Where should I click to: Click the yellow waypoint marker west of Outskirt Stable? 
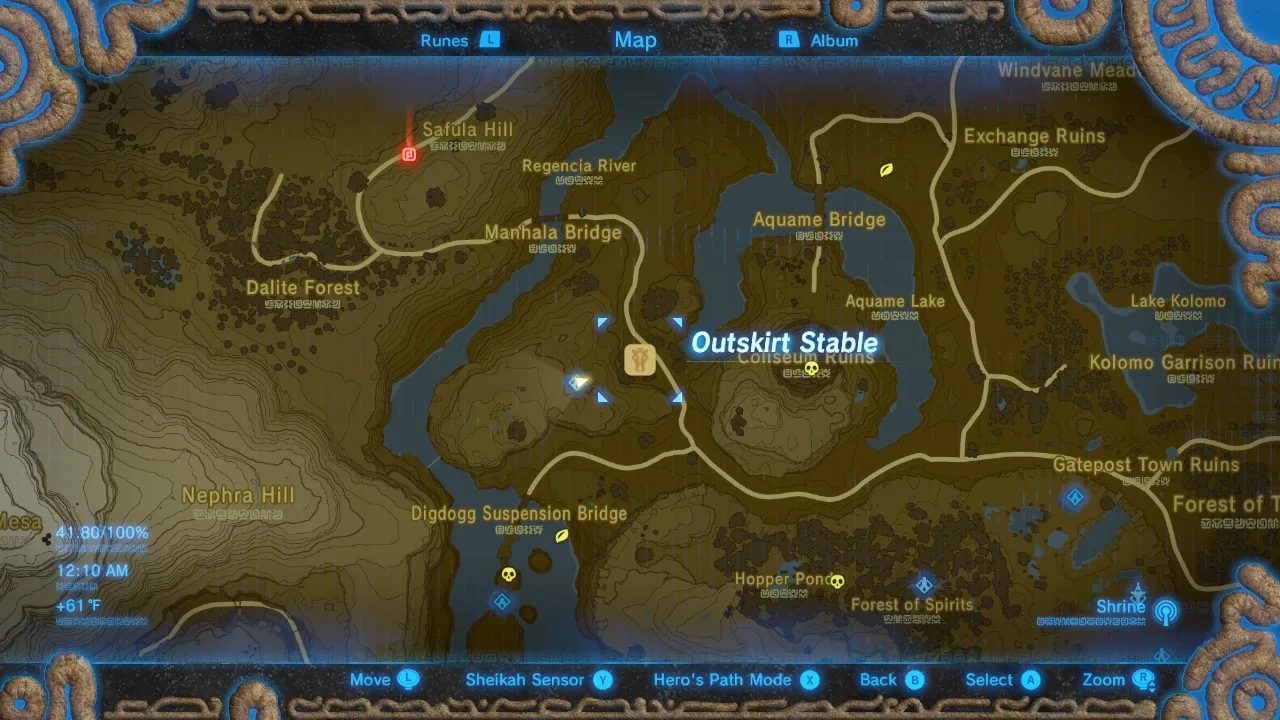578,381
